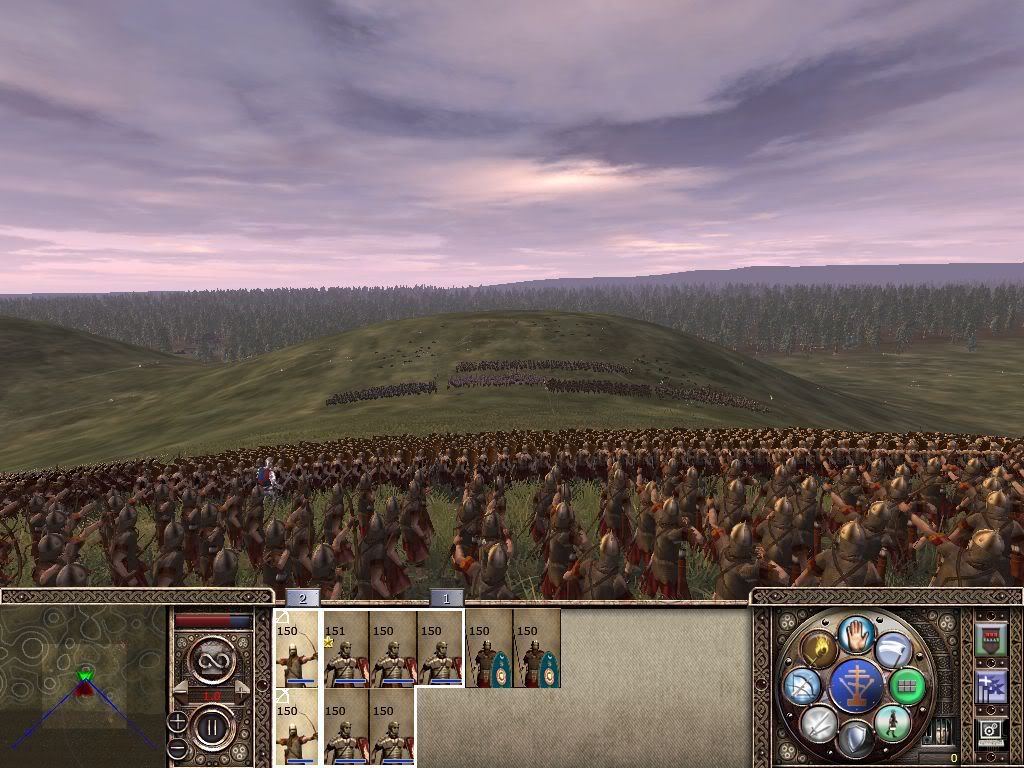Order halt with the raised hand button
The height and width of the screenshot is (768, 1024).
pyautogui.click(x=855, y=633)
